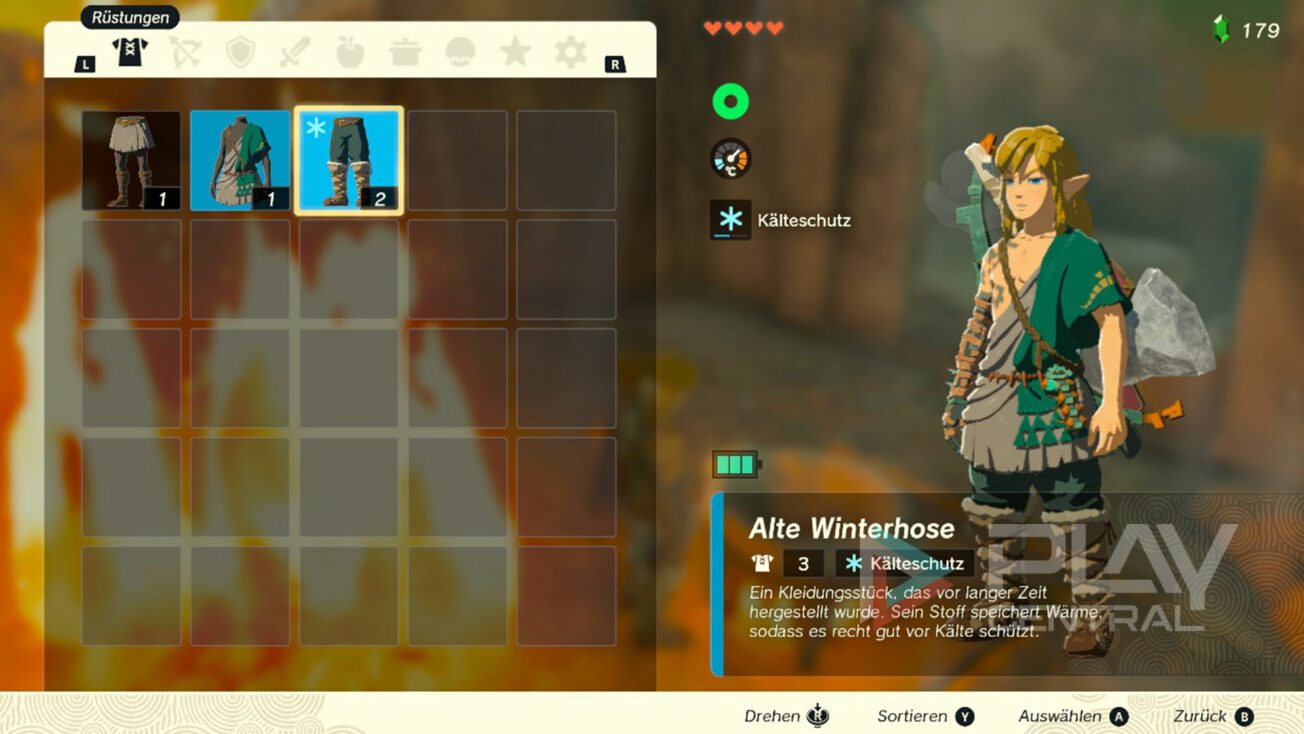Image resolution: width=1304 pixels, height=734 pixels.
Task: Click the system settings gear tab
Action: (x=569, y=54)
